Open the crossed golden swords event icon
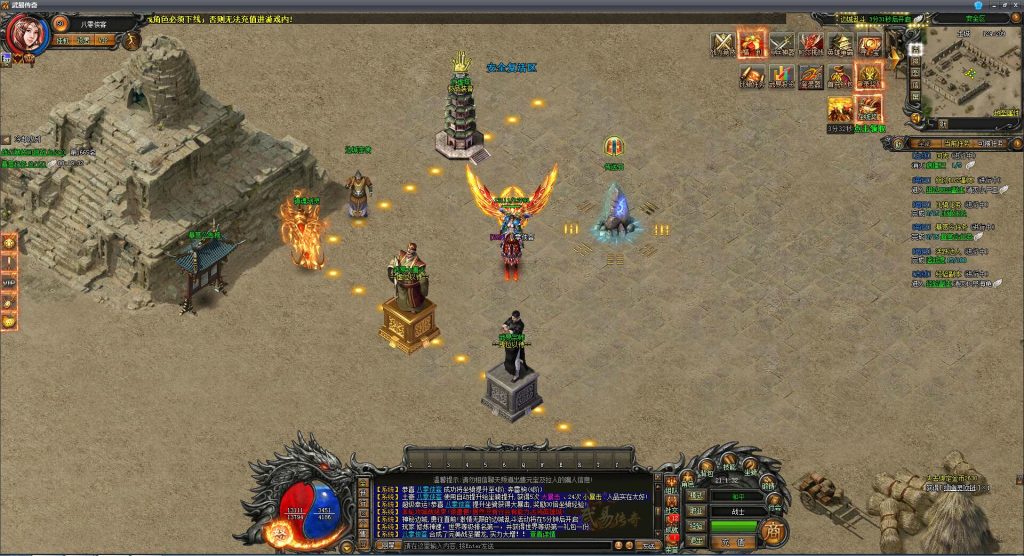The height and width of the screenshot is (556, 1024). [x=723, y=44]
